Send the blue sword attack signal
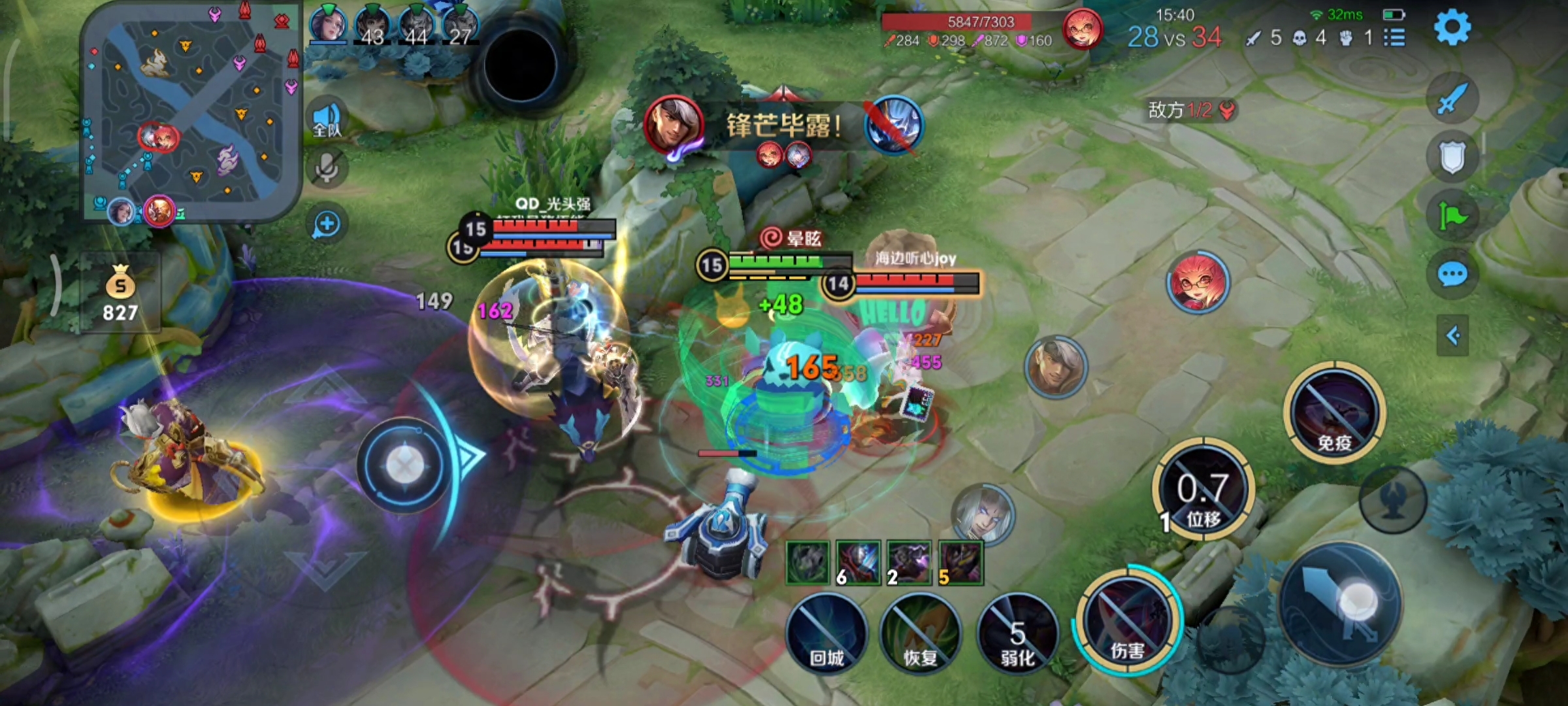1568x706 pixels. (x=1452, y=99)
